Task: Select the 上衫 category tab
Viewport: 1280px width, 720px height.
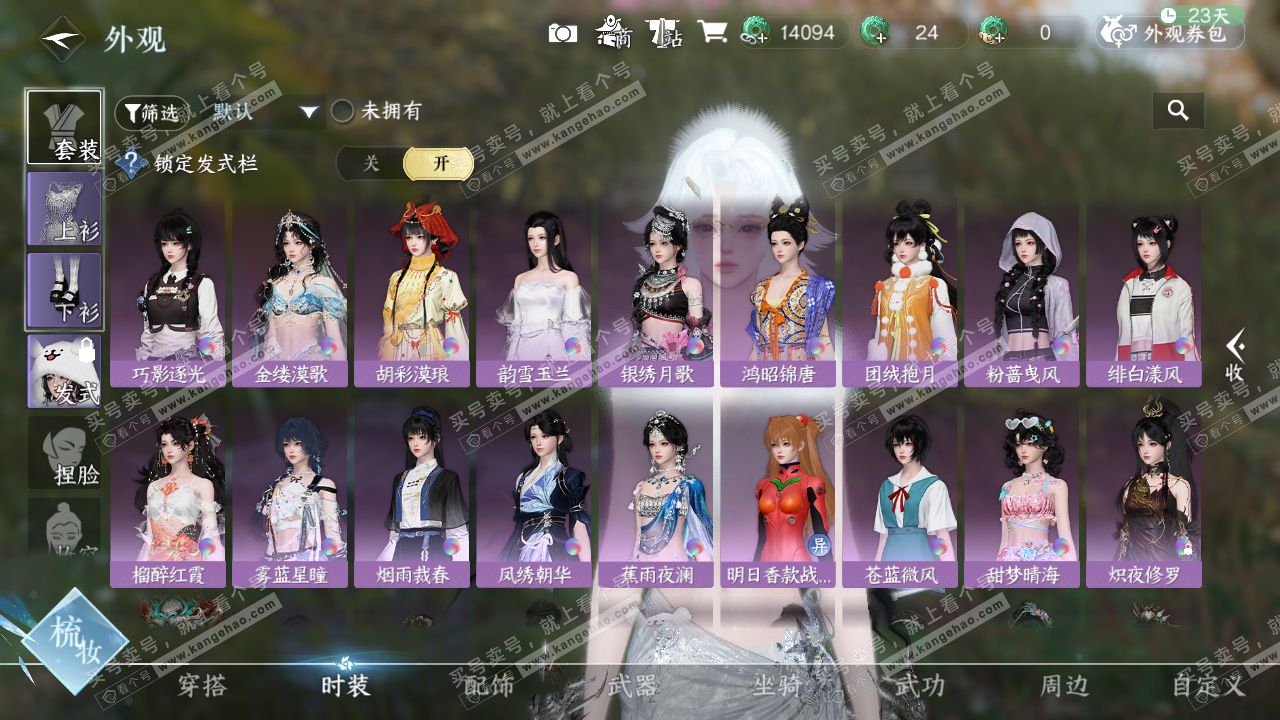Action: pos(64,208)
